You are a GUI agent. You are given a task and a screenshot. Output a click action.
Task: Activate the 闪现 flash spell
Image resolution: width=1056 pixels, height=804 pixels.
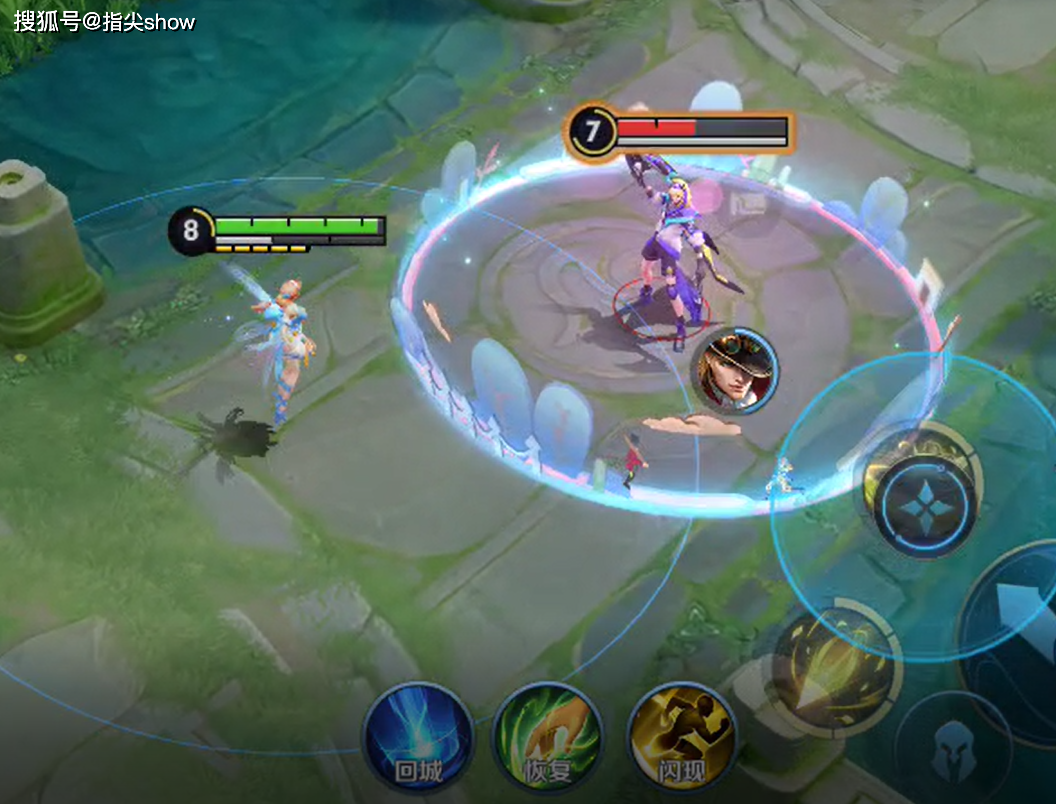tap(682, 739)
